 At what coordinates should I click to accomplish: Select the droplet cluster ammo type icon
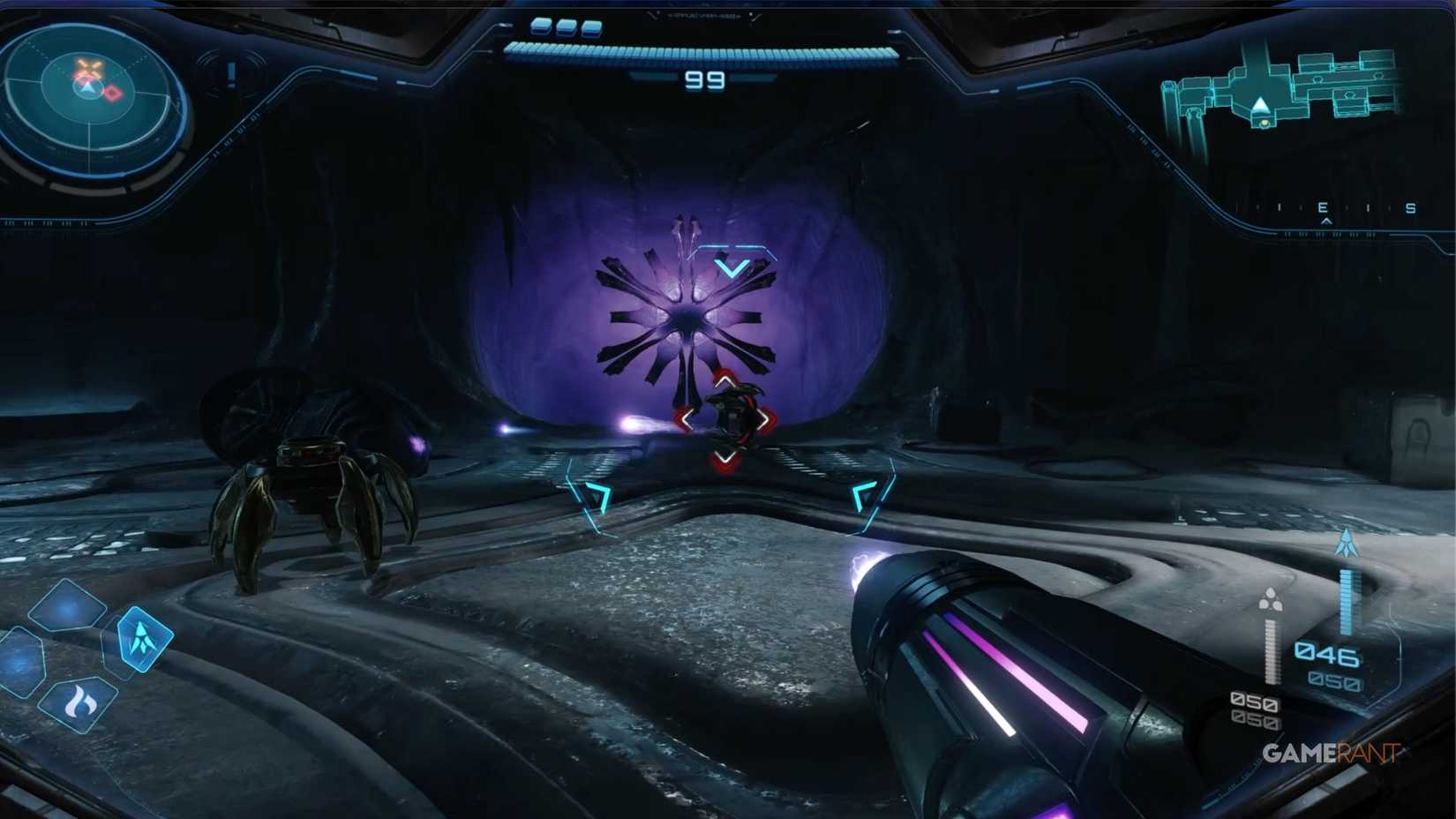click(1272, 598)
